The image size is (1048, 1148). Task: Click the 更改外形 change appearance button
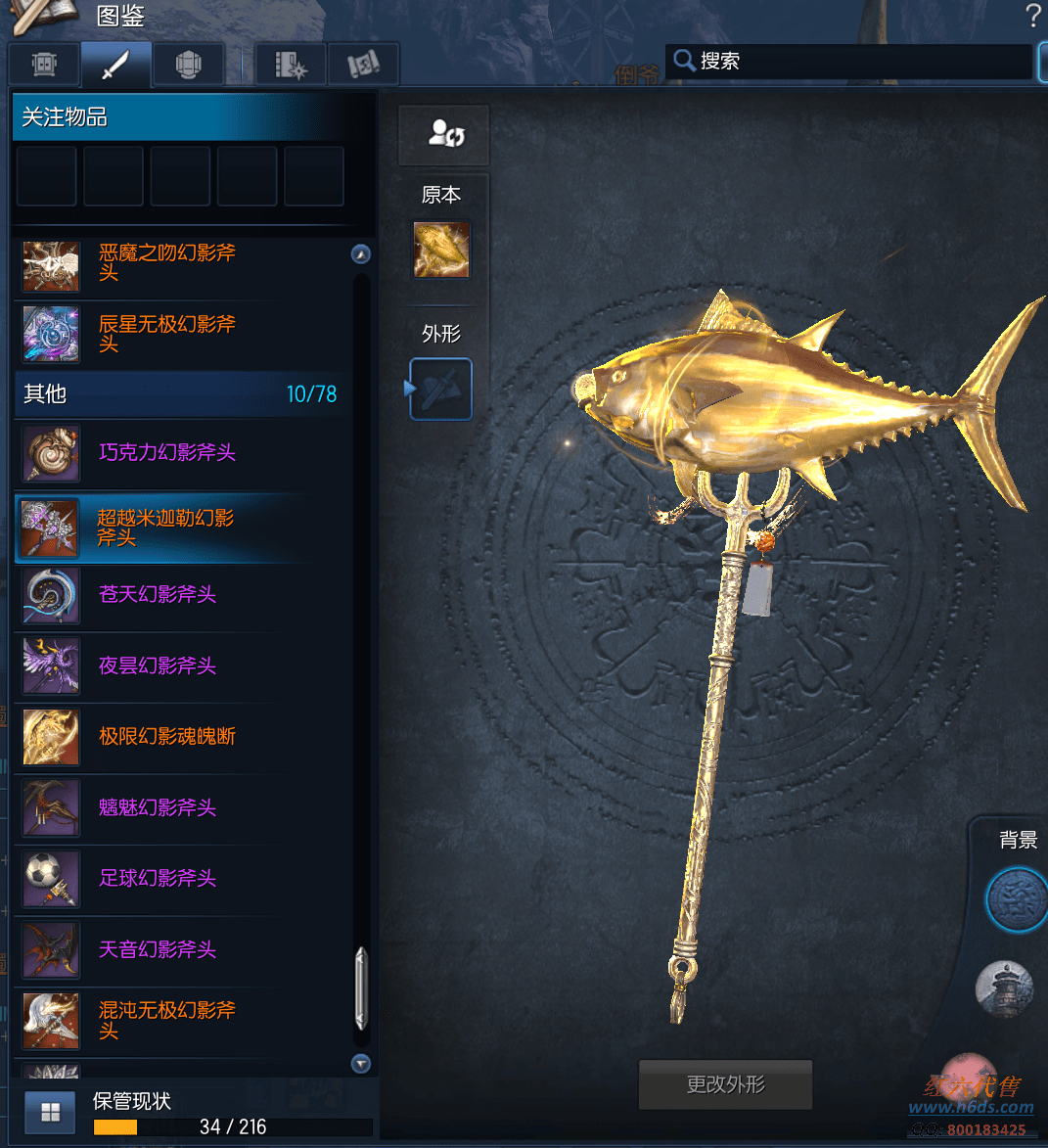tap(725, 1084)
